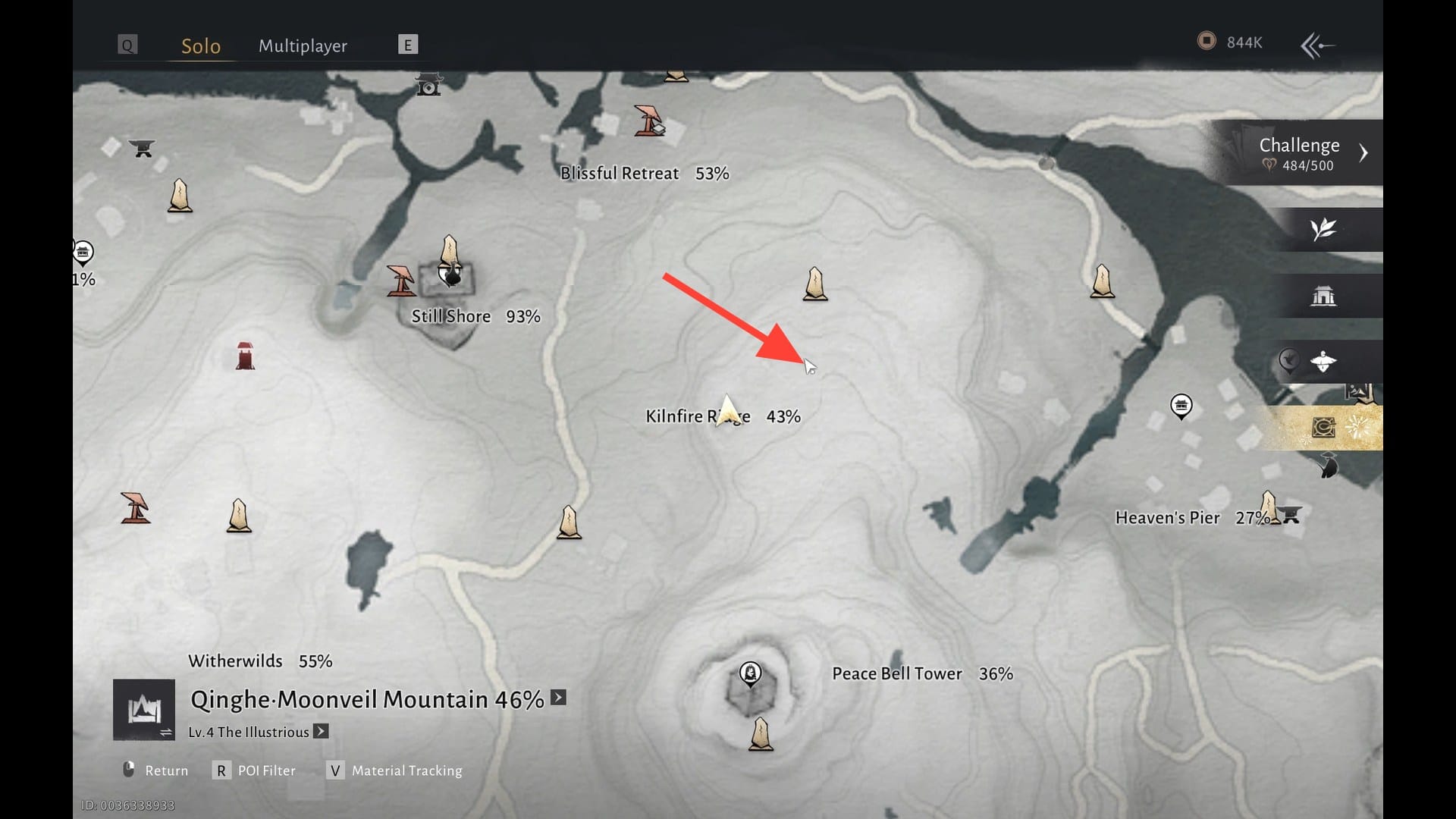
Task: Close the map with the back arrow
Action: point(1317,45)
